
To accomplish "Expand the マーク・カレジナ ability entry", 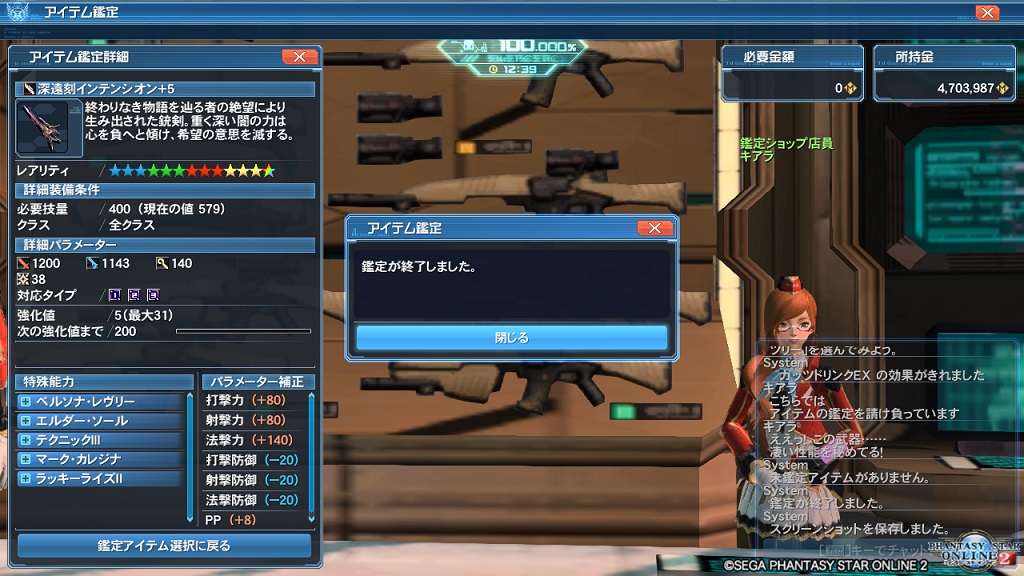I will 26,459.
